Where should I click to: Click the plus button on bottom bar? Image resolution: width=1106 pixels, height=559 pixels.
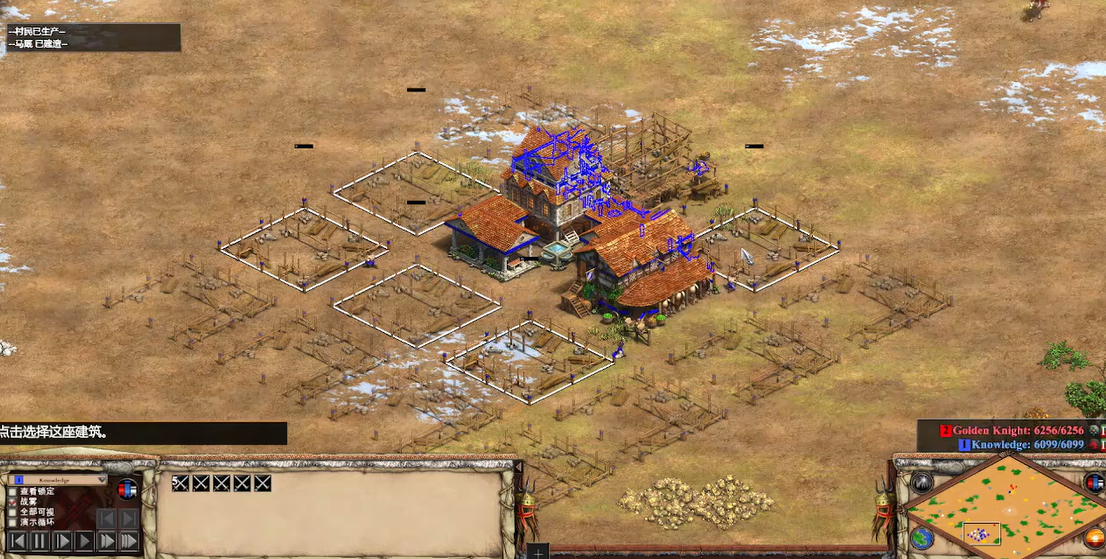click(x=538, y=552)
